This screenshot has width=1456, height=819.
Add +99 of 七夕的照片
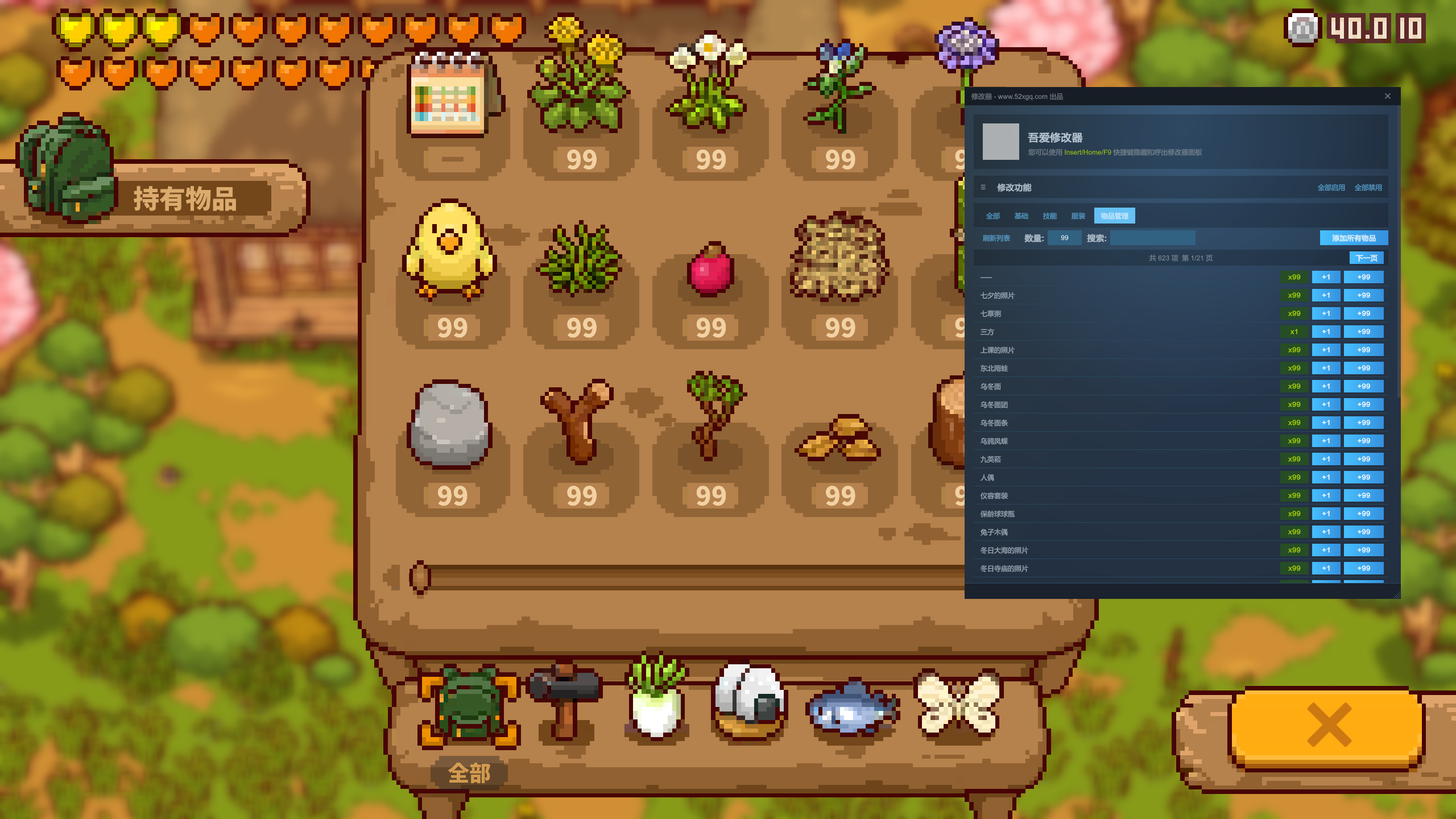coord(1363,296)
